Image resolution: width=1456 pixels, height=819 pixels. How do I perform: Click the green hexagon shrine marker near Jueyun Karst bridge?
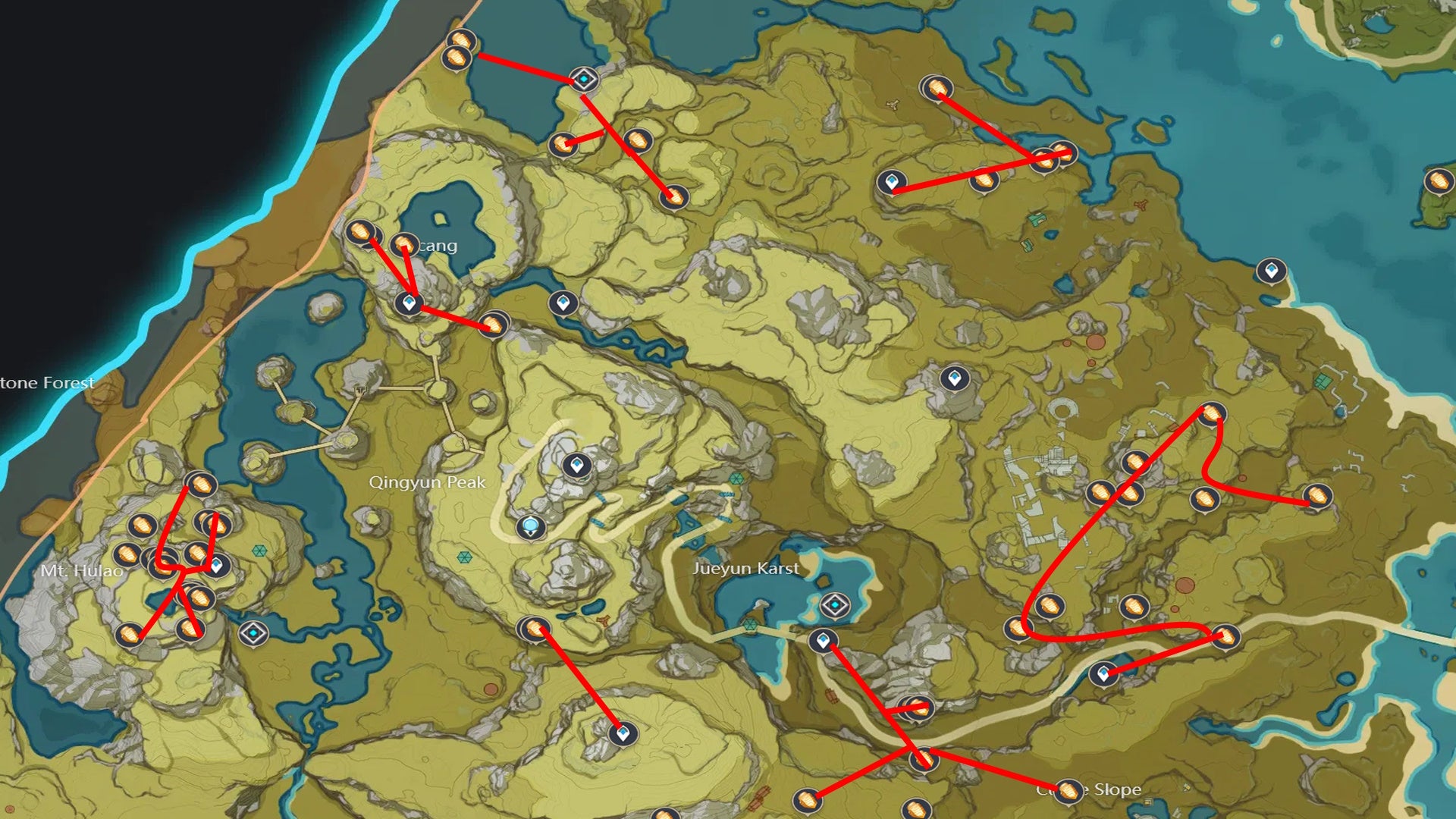(750, 623)
